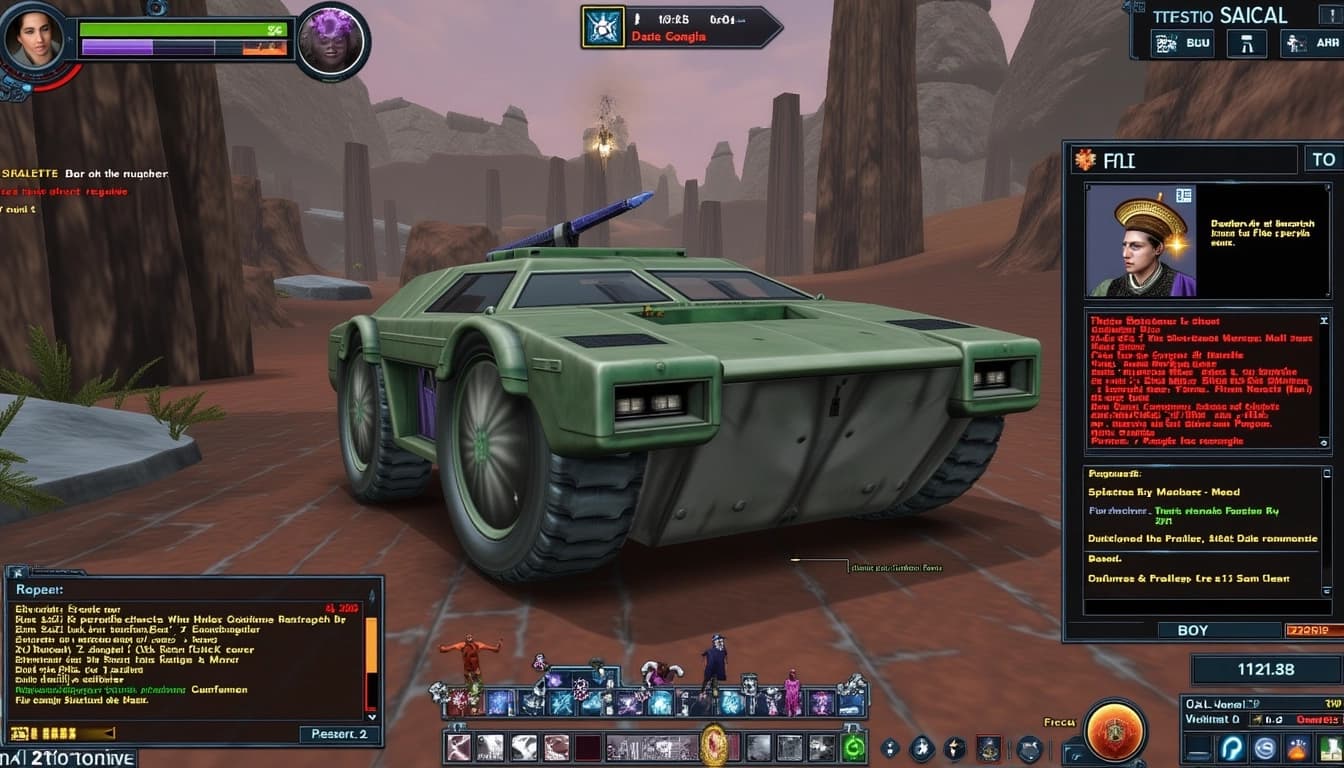Viewport: 1344px width, 768px height.
Task: Activate the green swirl hotbar ability
Action: coord(853,747)
